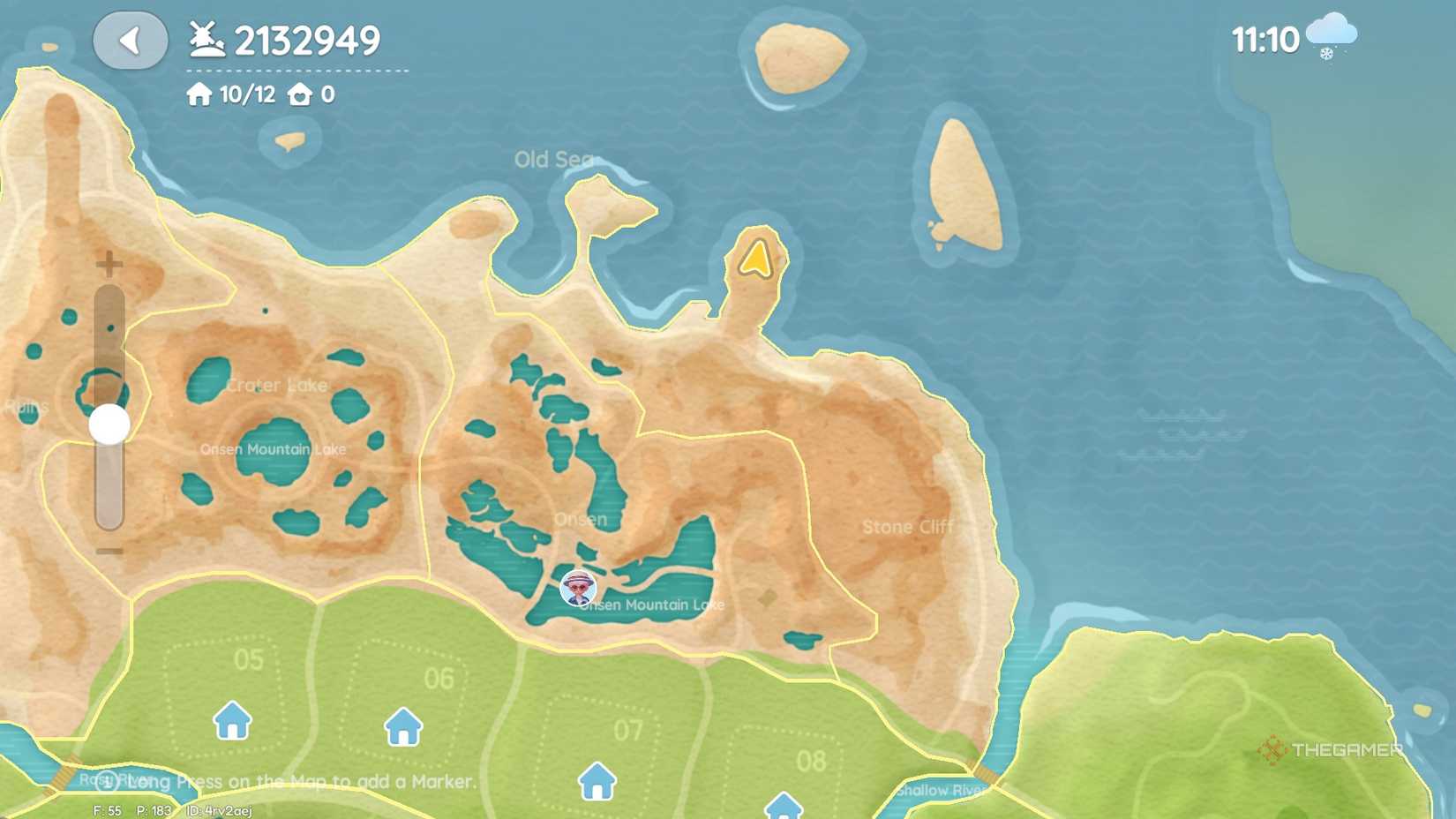1456x819 pixels.
Task: Click the blue house icon near Shallow River
Action: (782, 808)
